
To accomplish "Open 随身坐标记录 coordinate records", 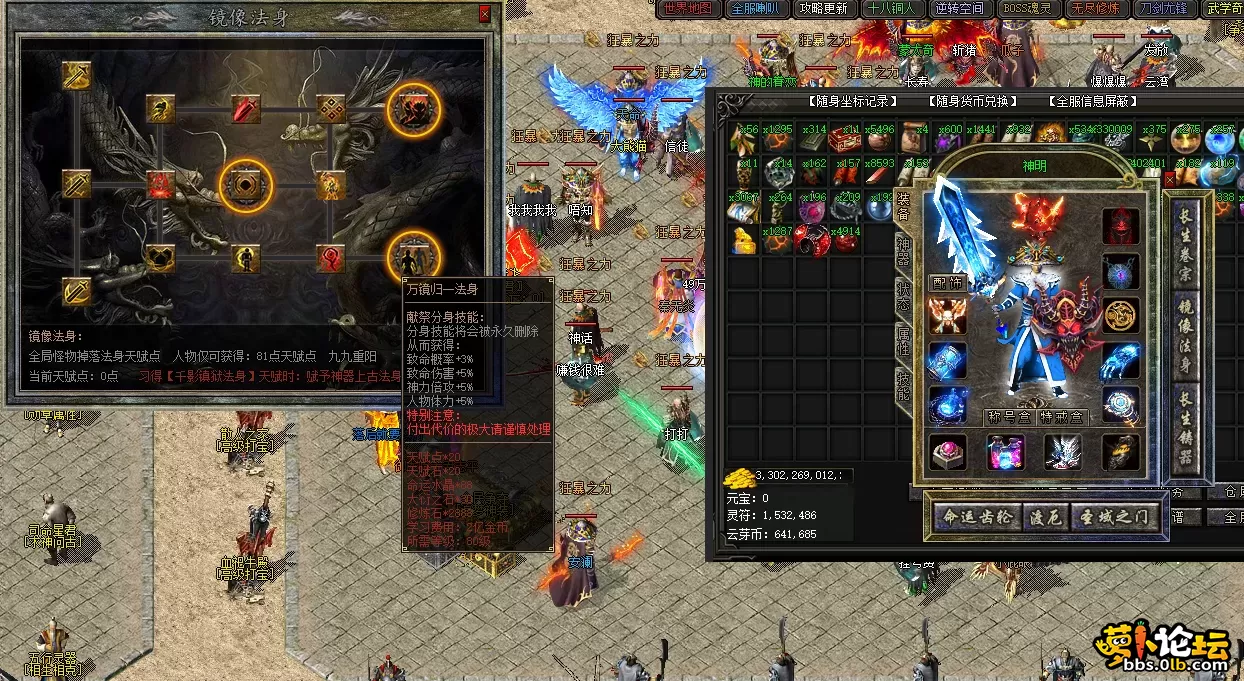I will [x=852, y=101].
